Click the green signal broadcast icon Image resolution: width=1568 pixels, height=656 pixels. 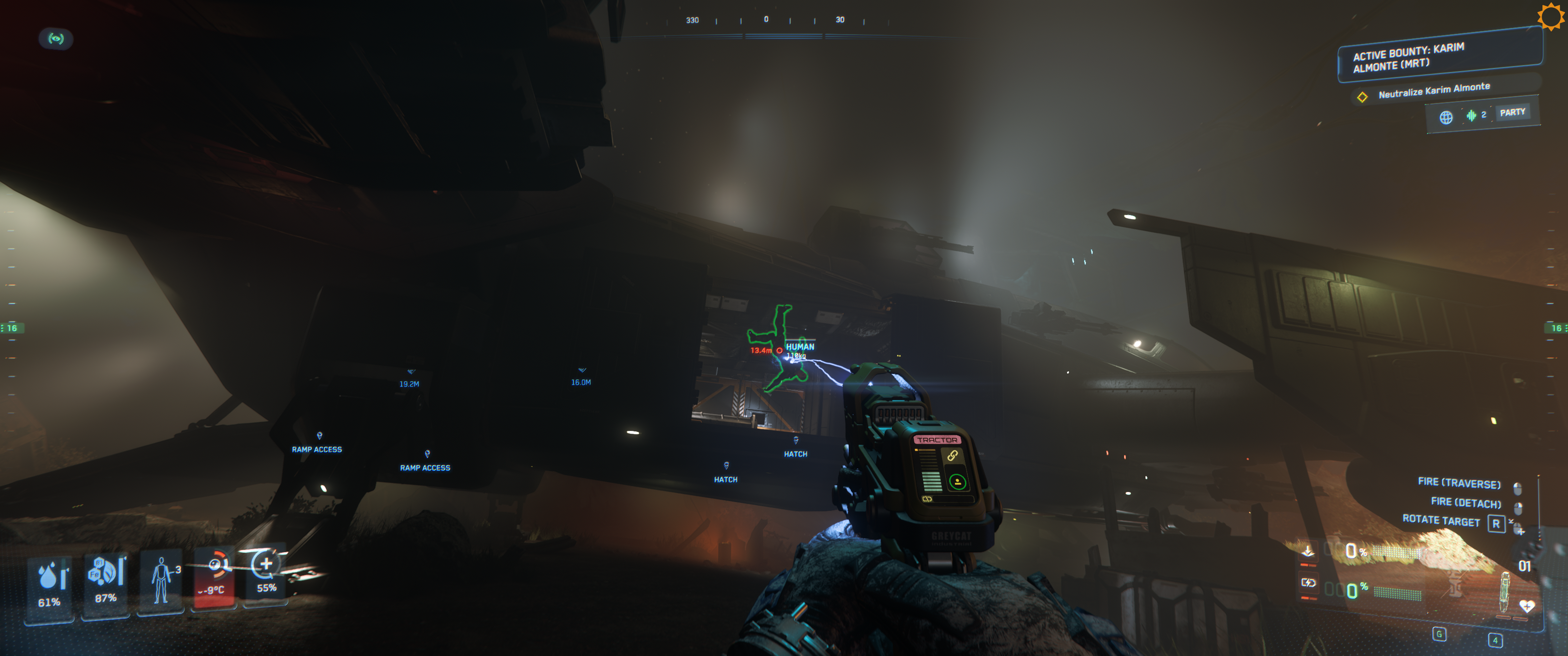[56, 39]
